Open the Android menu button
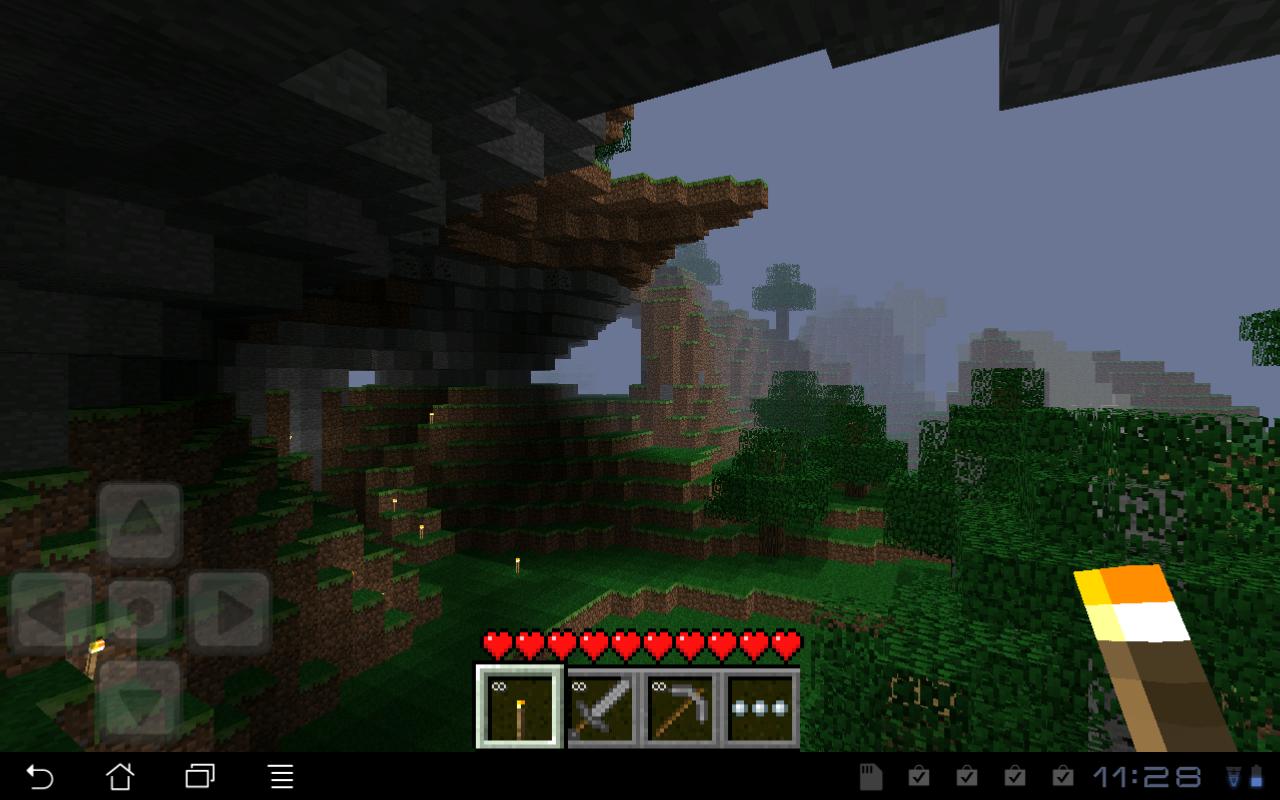This screenshot has height=800, width=1280. click(280, 776)
